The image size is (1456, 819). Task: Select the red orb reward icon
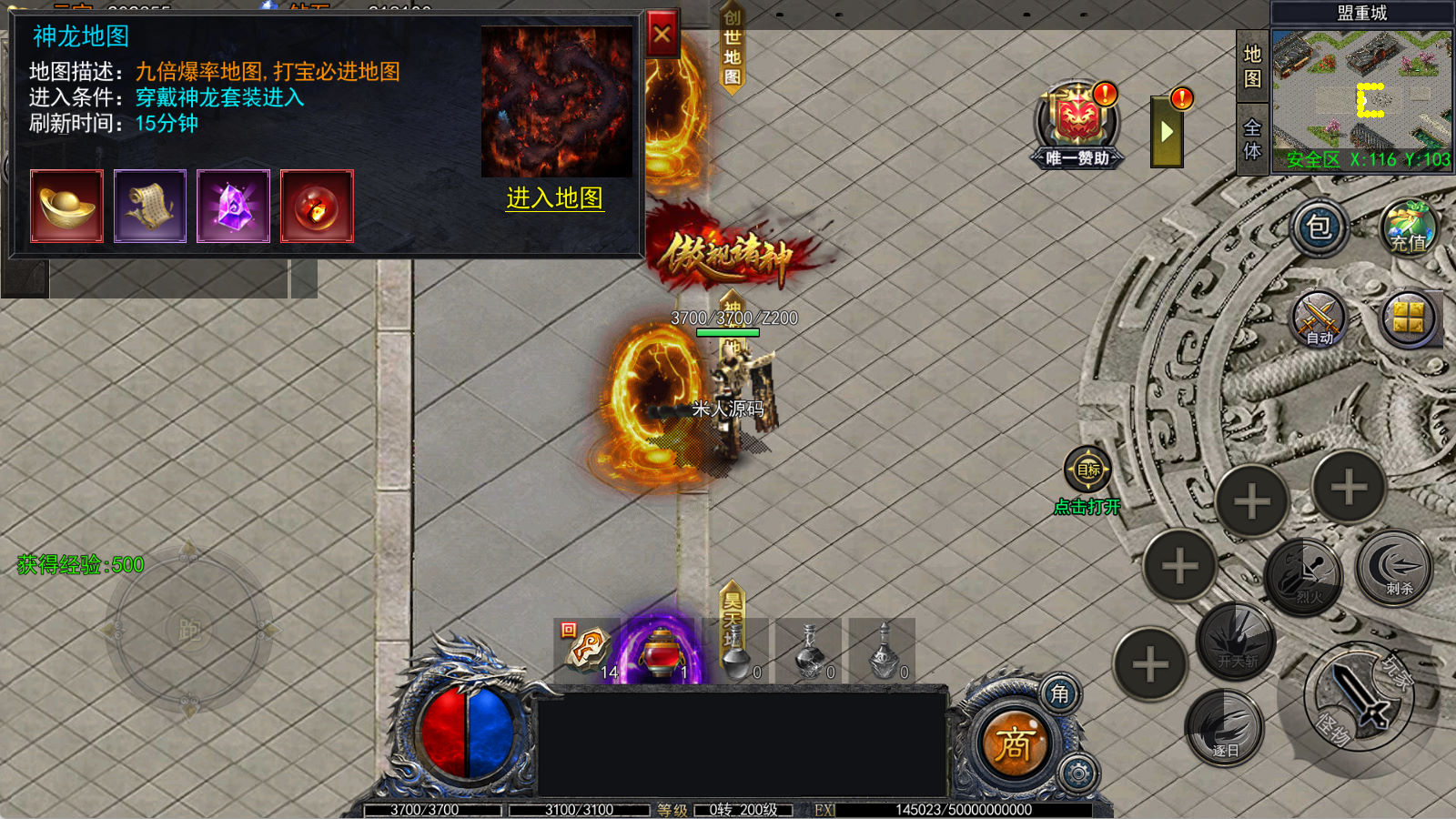pyautogui.click(x=317, y=207)
